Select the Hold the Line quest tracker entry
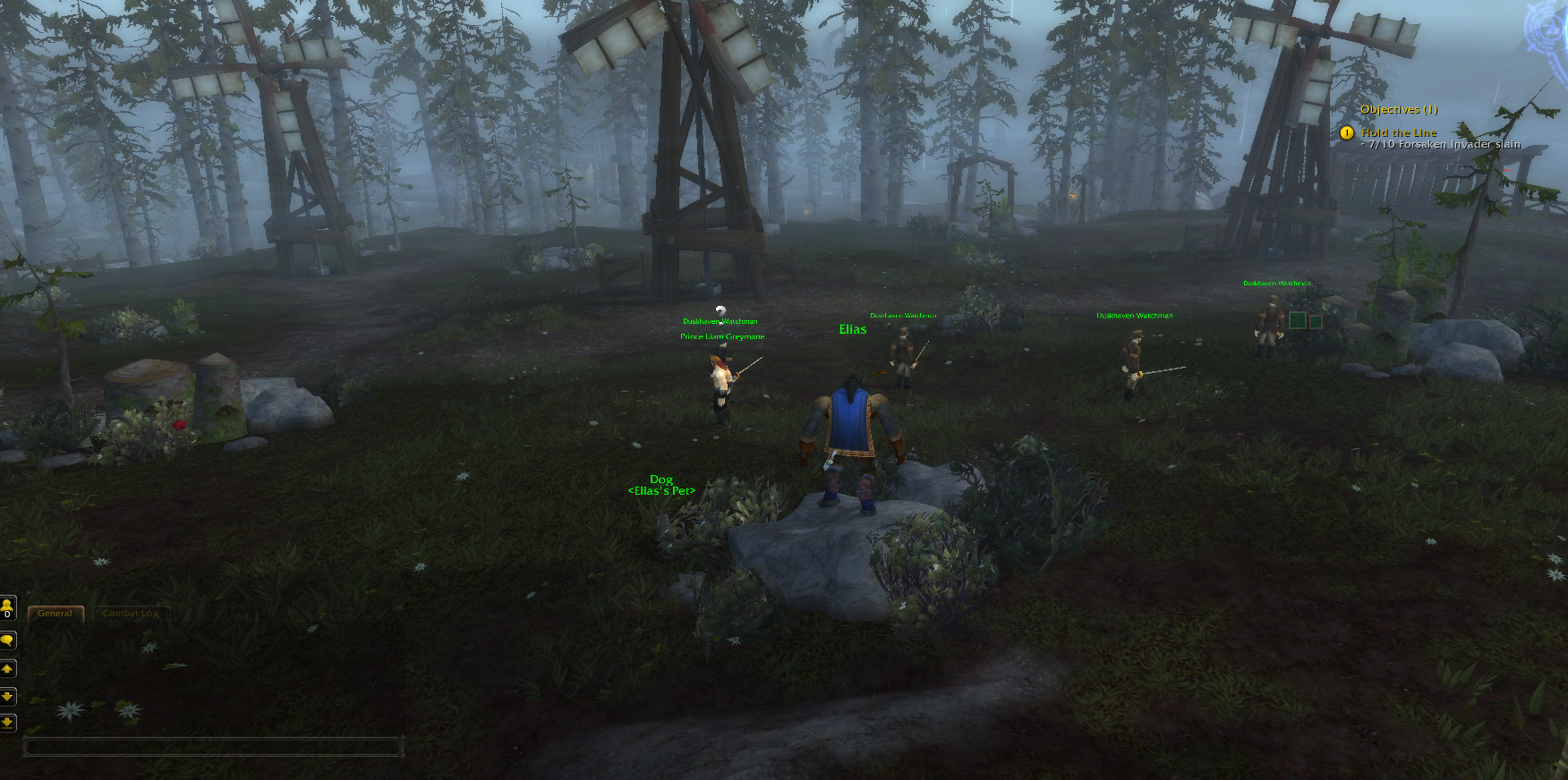 click(1399, 132)
